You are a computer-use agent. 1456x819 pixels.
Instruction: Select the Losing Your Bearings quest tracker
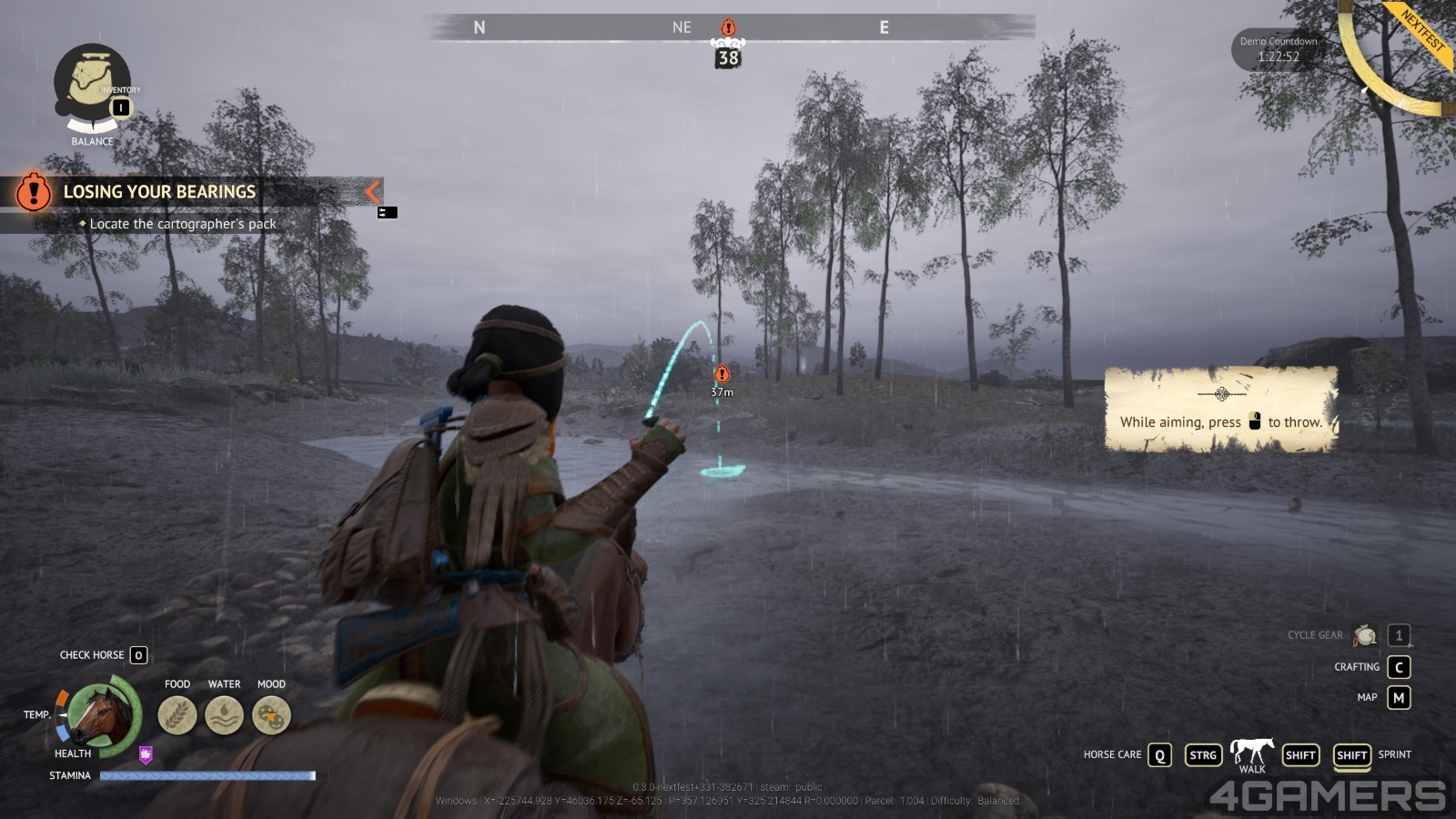[159, 192]
